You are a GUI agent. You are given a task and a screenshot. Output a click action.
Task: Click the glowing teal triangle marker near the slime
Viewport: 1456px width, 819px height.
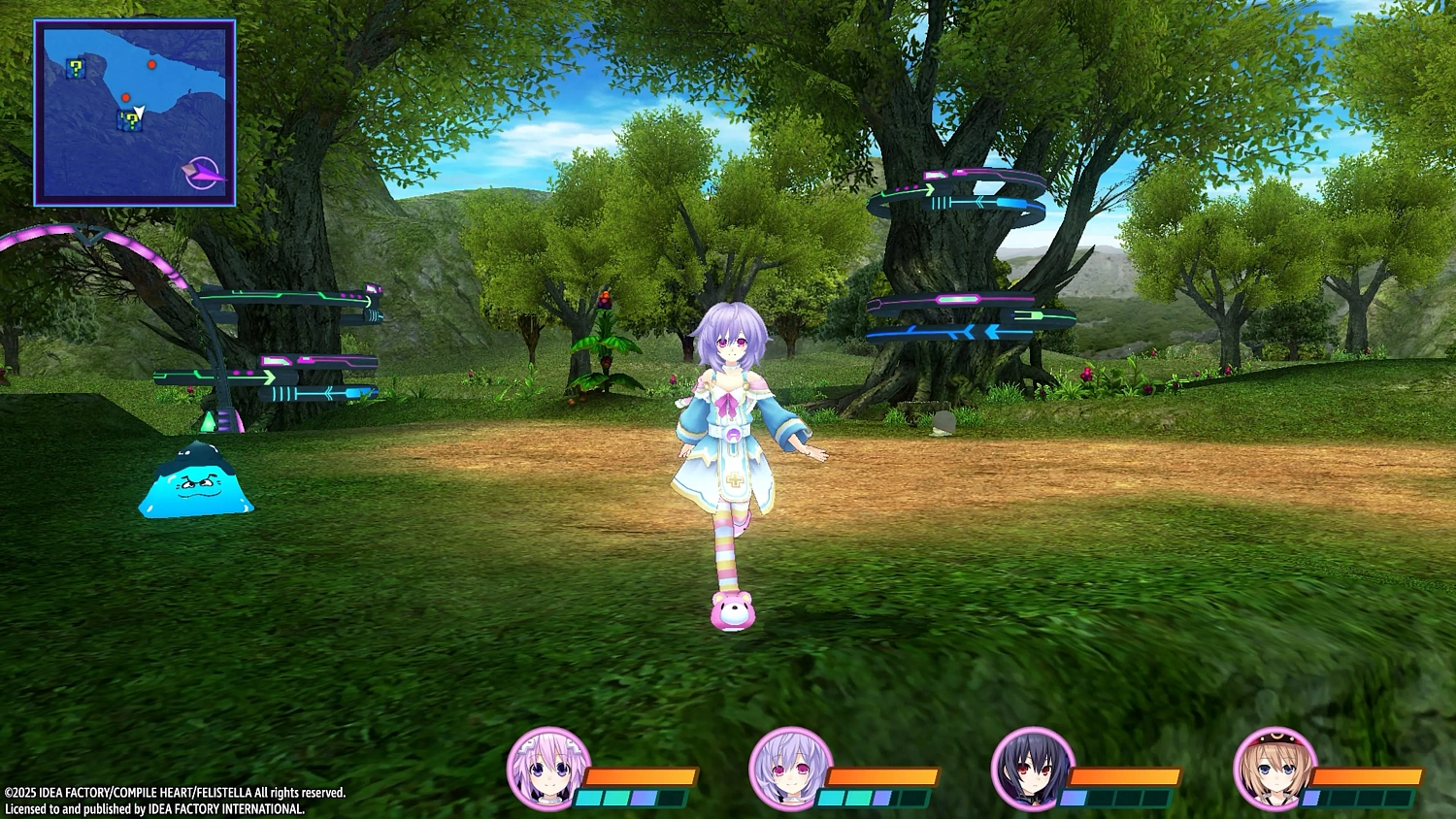click(209, 419)
